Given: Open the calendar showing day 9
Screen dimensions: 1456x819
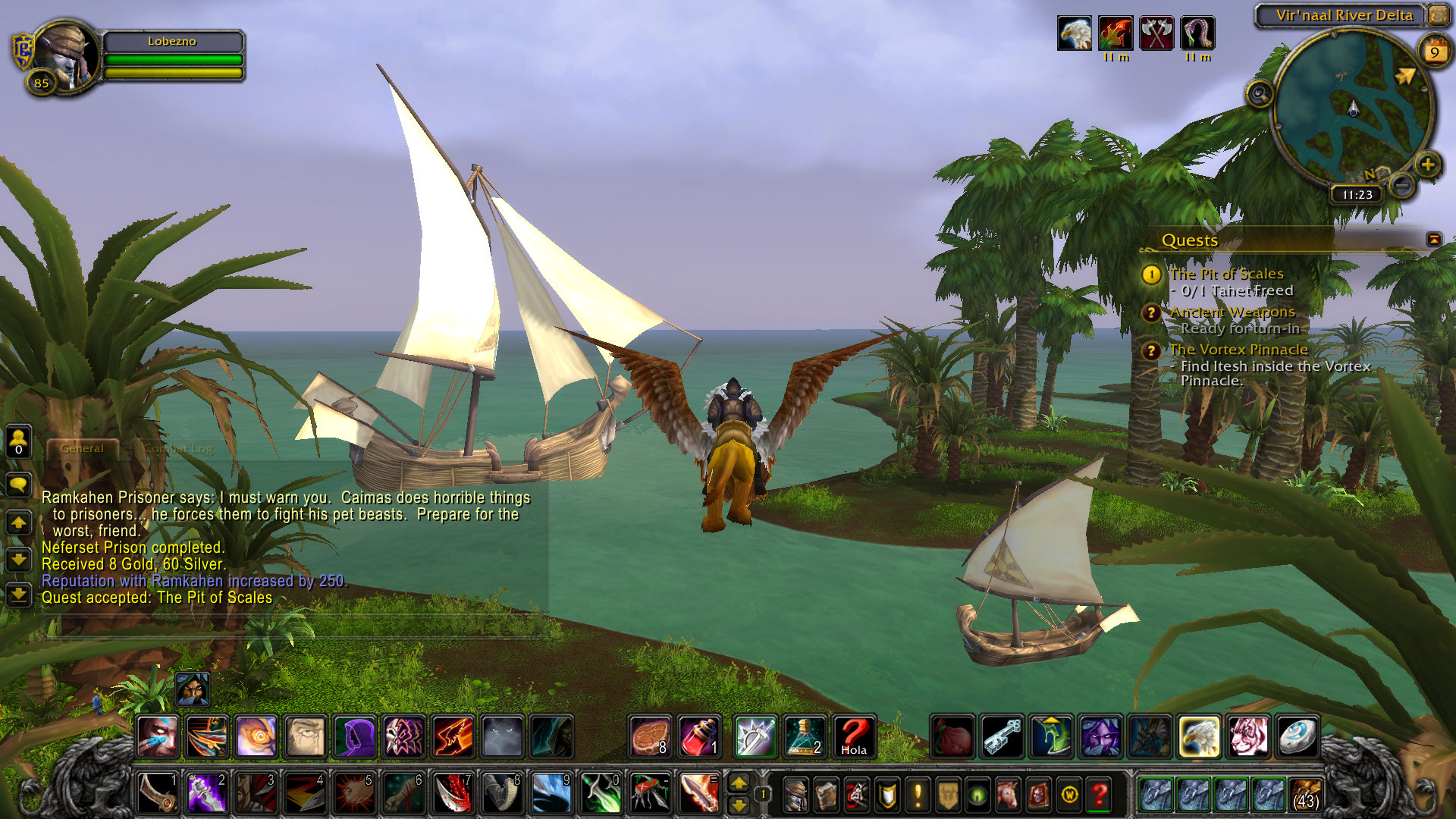Looking at the screenshot, I should point(1434,52).
